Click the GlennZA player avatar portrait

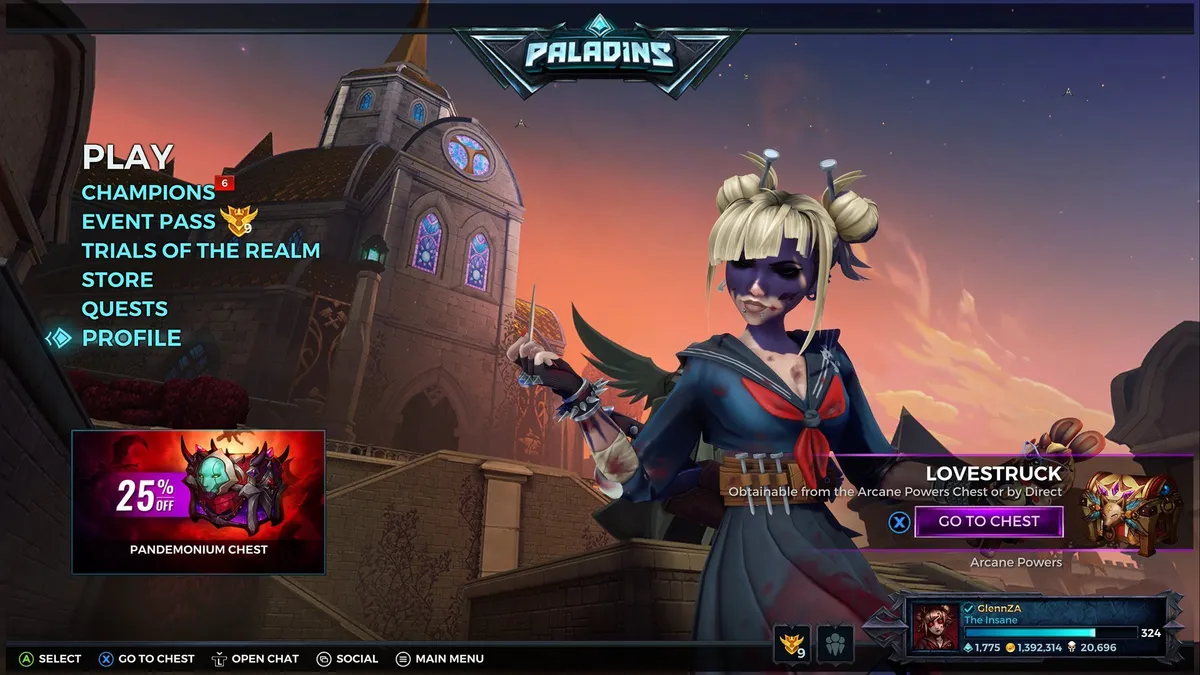coord(935,628)
